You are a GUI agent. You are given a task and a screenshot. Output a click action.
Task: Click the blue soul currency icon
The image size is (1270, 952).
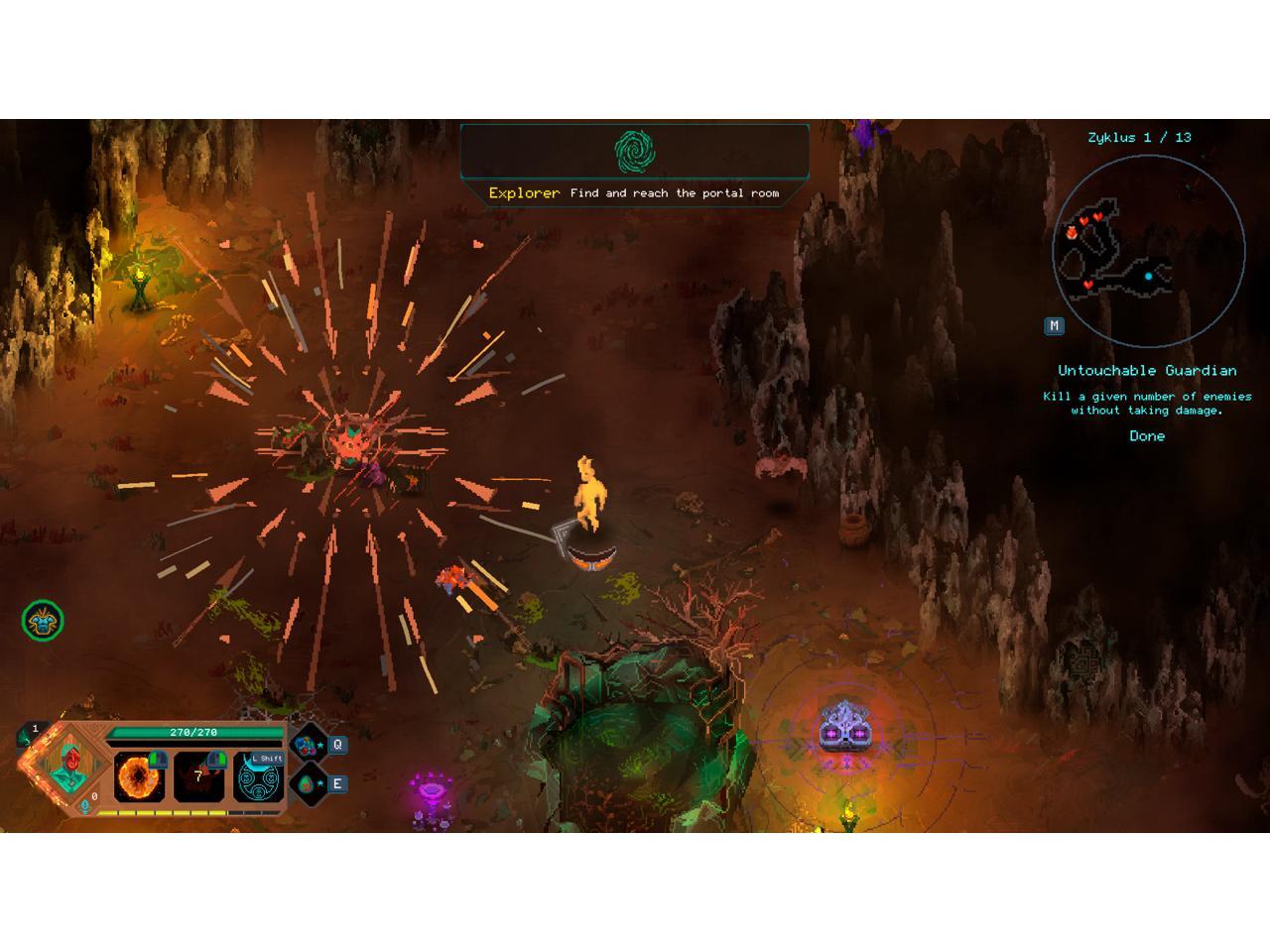(84, 805)
